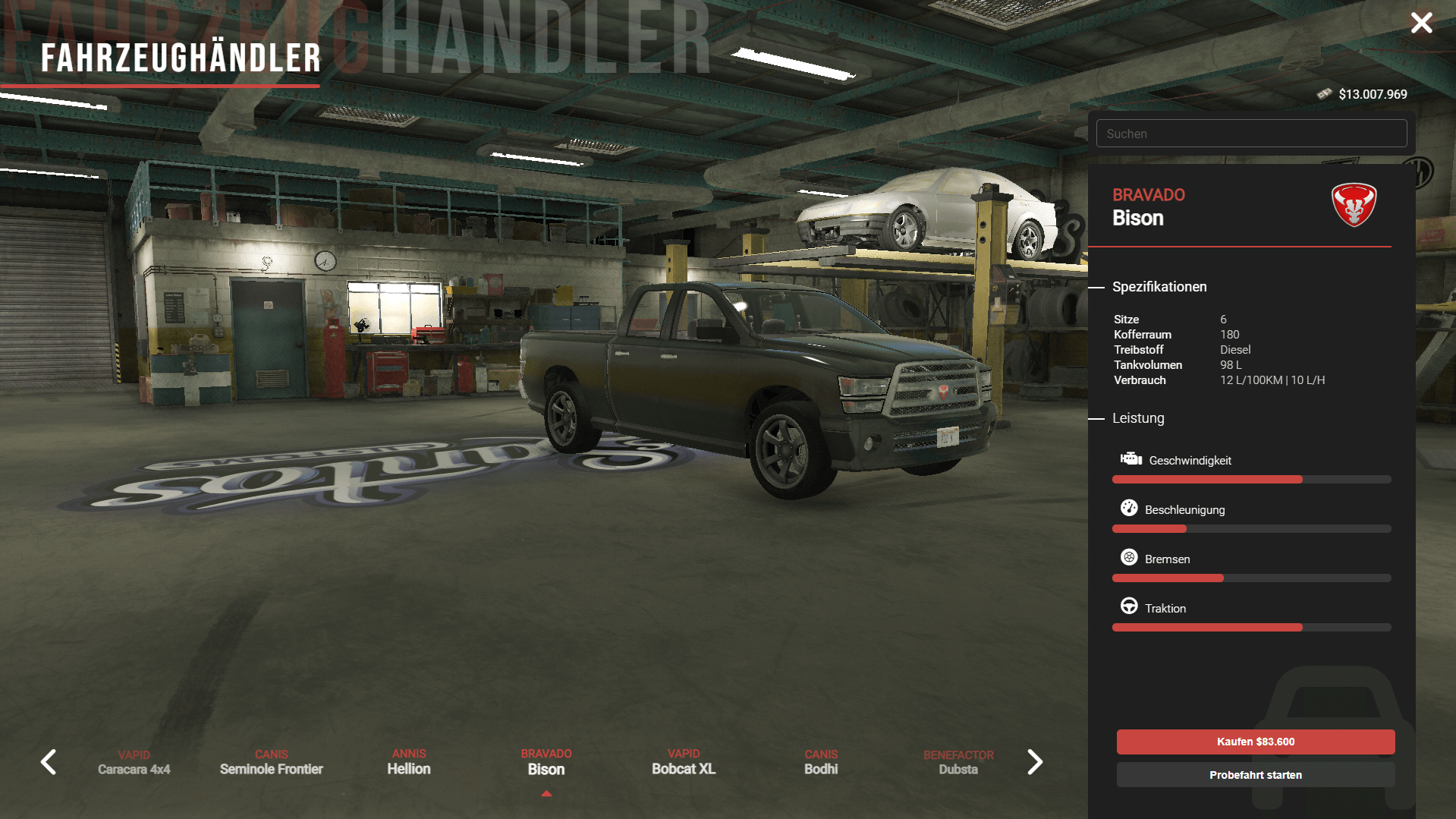Select the Annis Hellion vehicle
Image resolution: width=1456 pixels, height=819 pixels.
[x=409, y=762]
